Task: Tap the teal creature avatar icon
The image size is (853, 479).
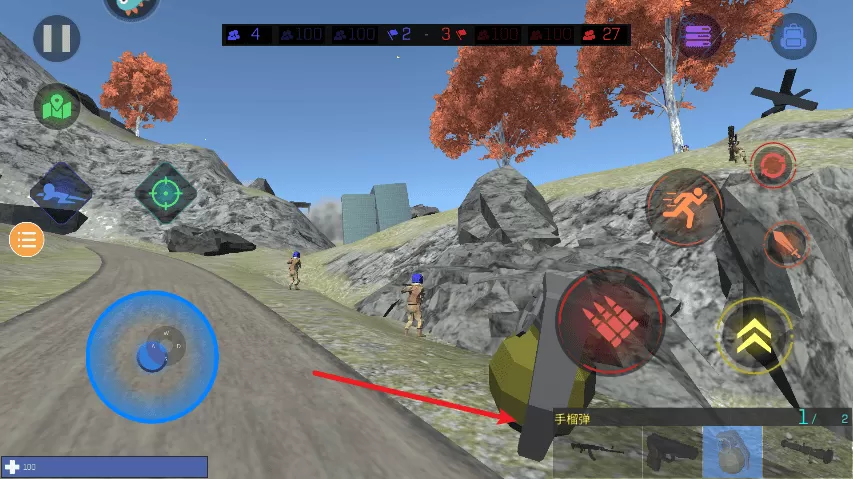Action: [131, 8]
